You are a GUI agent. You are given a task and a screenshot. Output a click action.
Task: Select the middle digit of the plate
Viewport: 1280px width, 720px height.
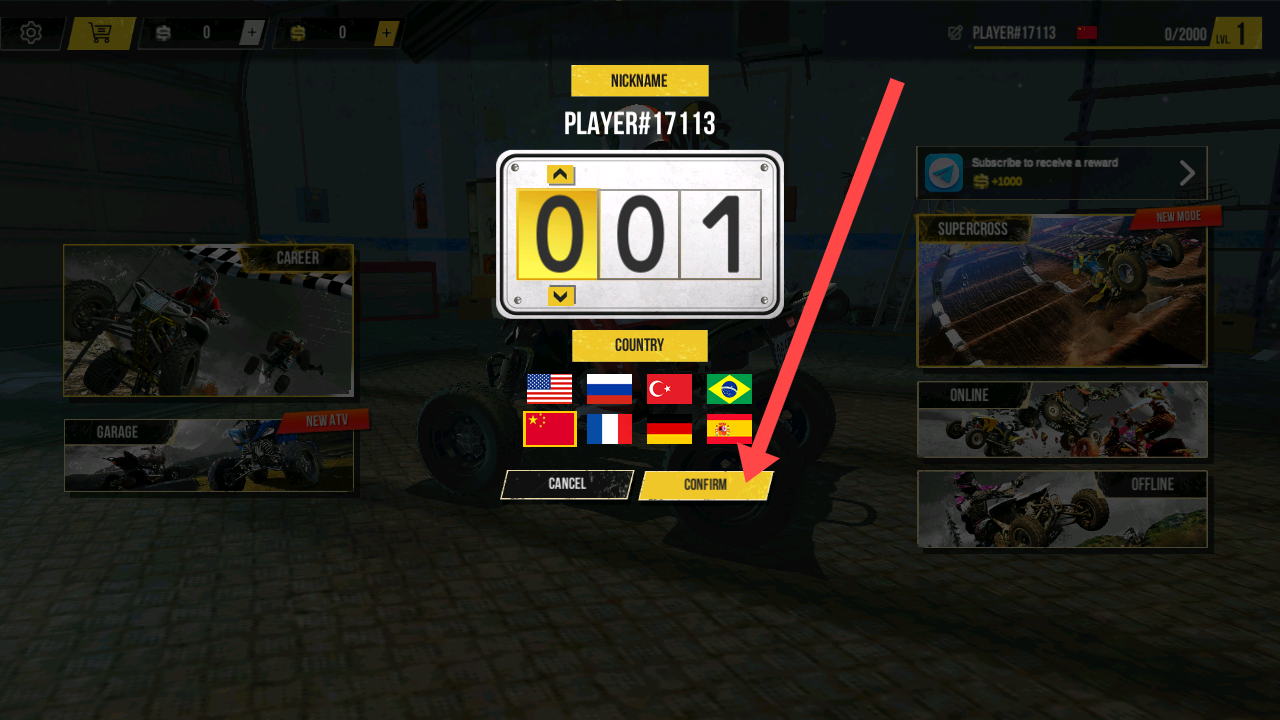point(639,235)
